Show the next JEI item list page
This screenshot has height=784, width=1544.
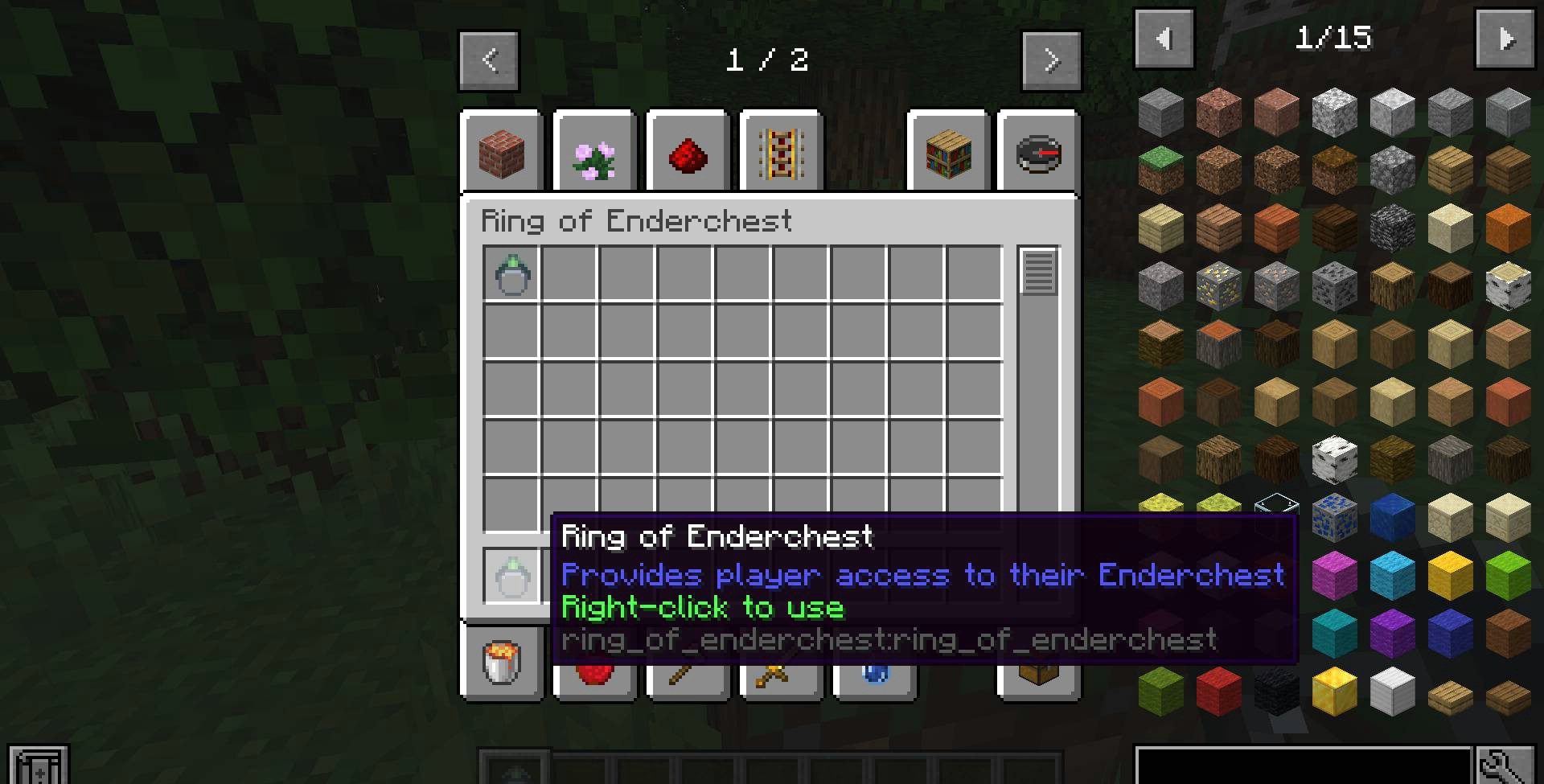coord(1505,39)
